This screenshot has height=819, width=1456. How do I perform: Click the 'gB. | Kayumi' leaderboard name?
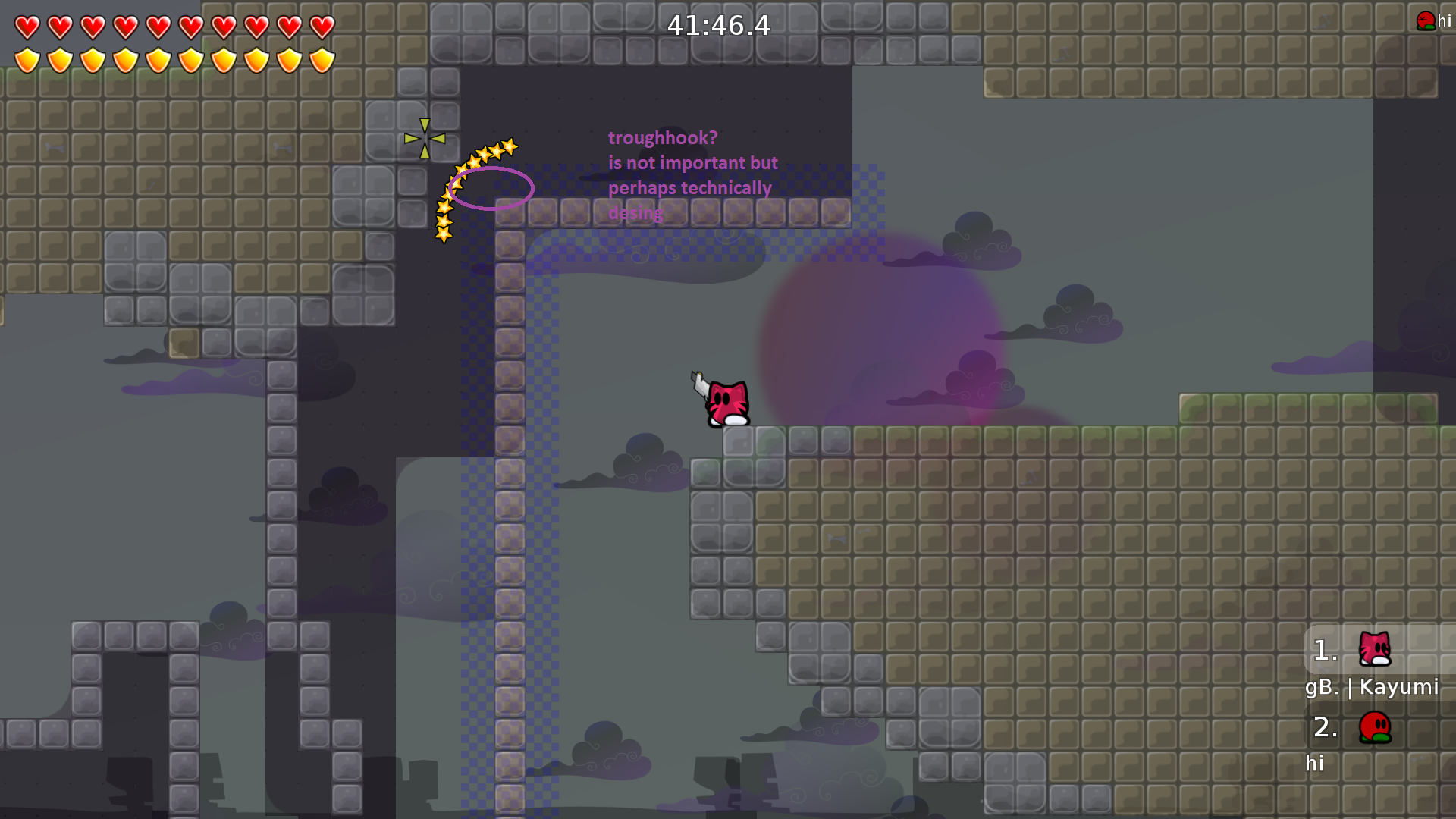pyautogui.click(x=1373, y=688)
